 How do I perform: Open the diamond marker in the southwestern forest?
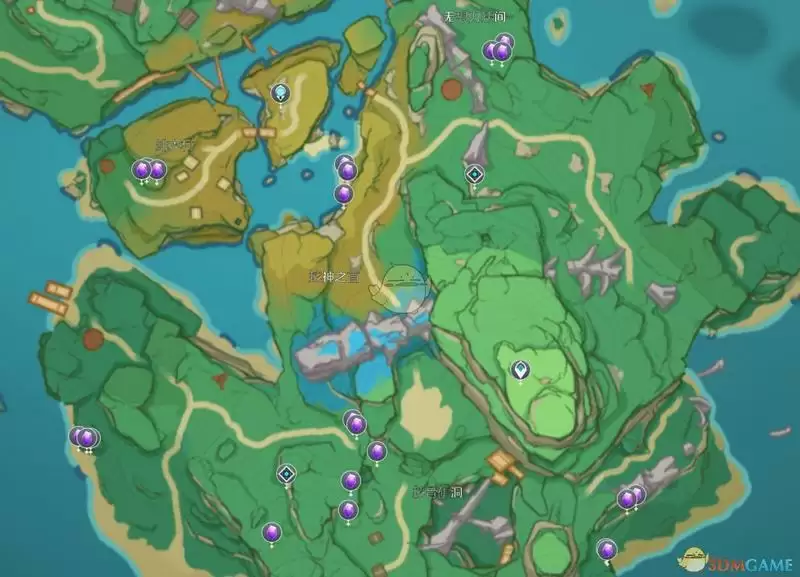tap(287, 474)
